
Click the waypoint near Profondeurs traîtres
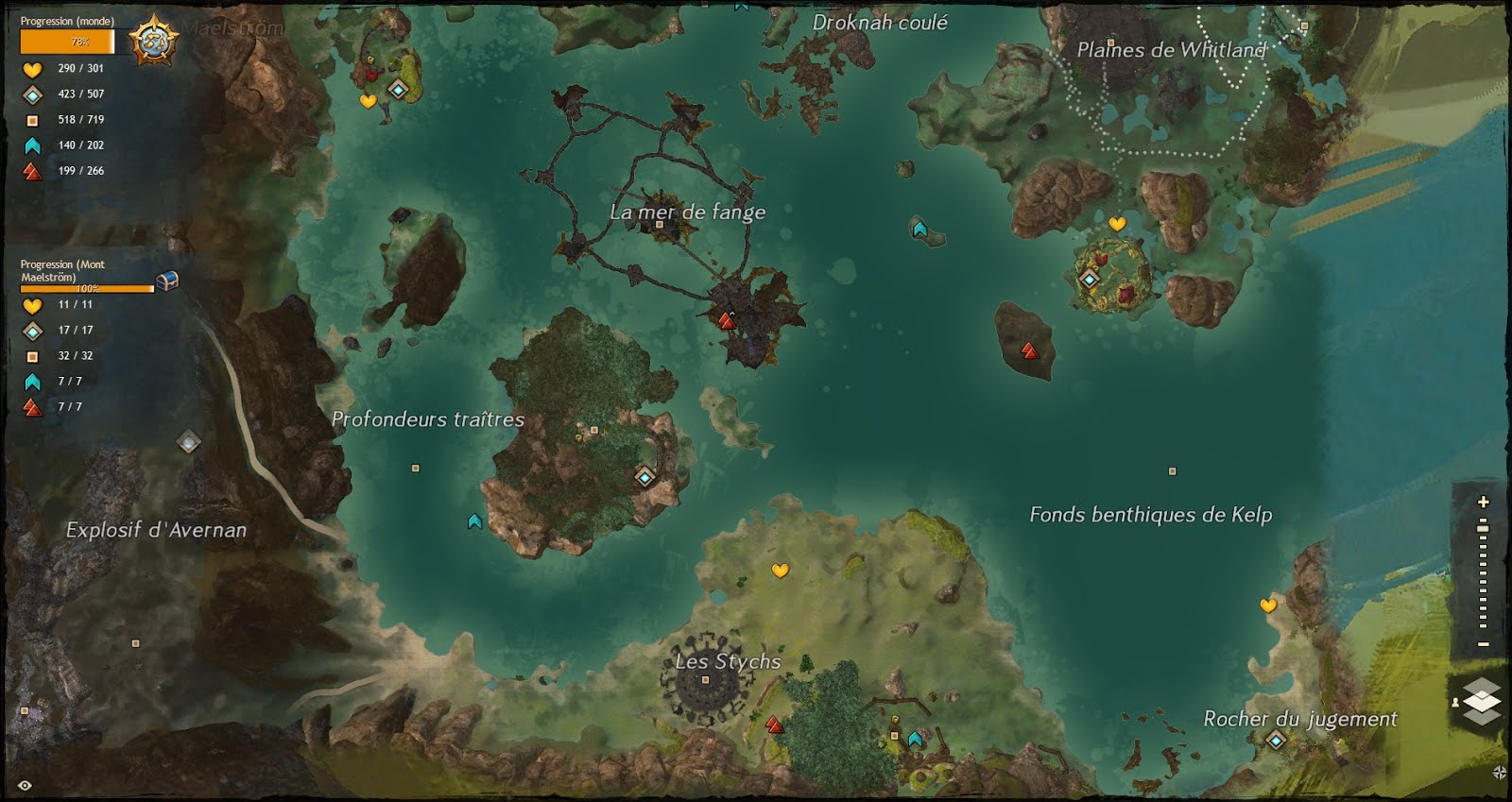[x=645, y=480]
